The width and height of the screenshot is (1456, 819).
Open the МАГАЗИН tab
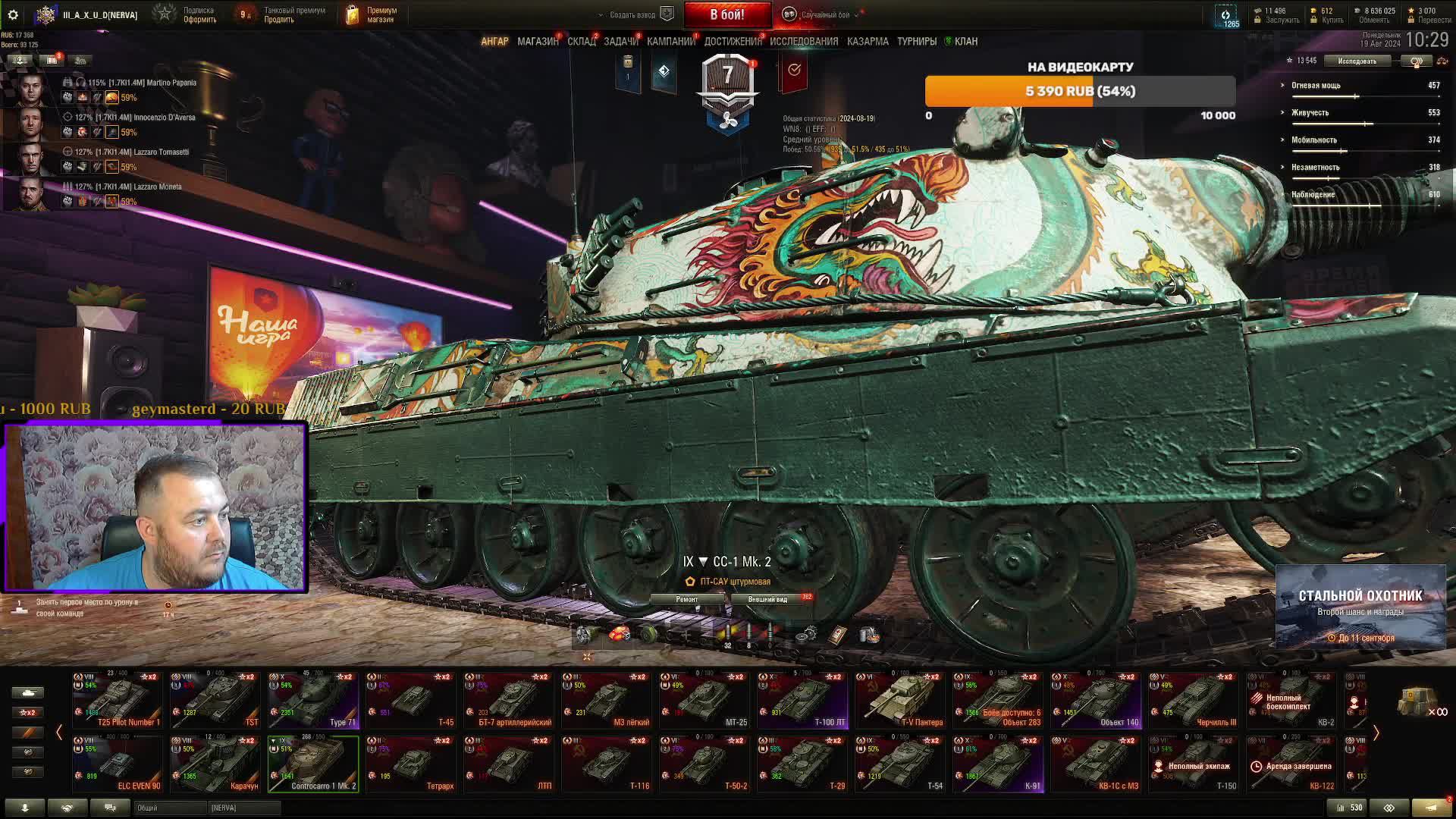pyautogui.click(x=538, y=42)
